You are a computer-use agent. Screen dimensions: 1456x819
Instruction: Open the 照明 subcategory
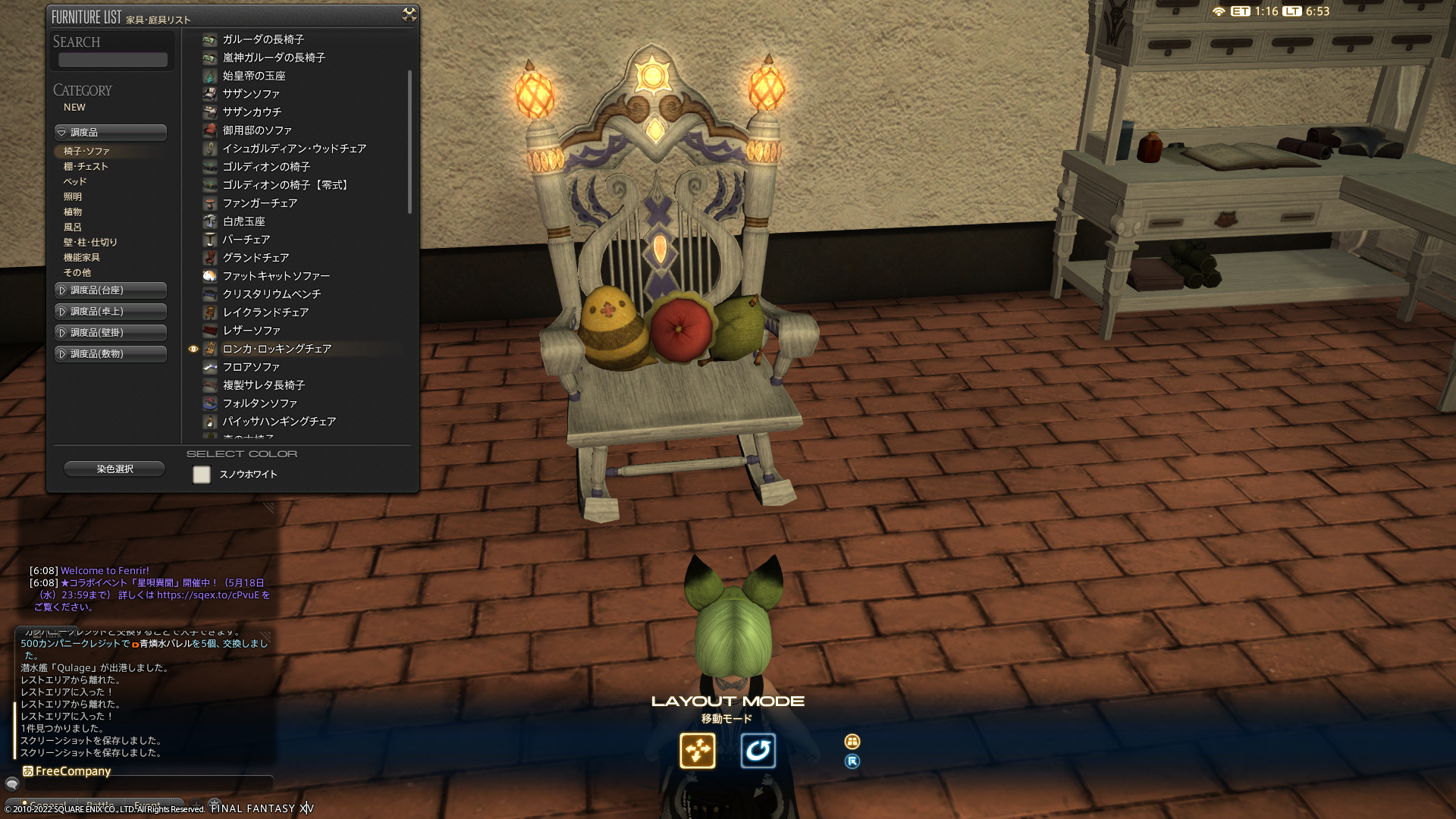point(73,197)
